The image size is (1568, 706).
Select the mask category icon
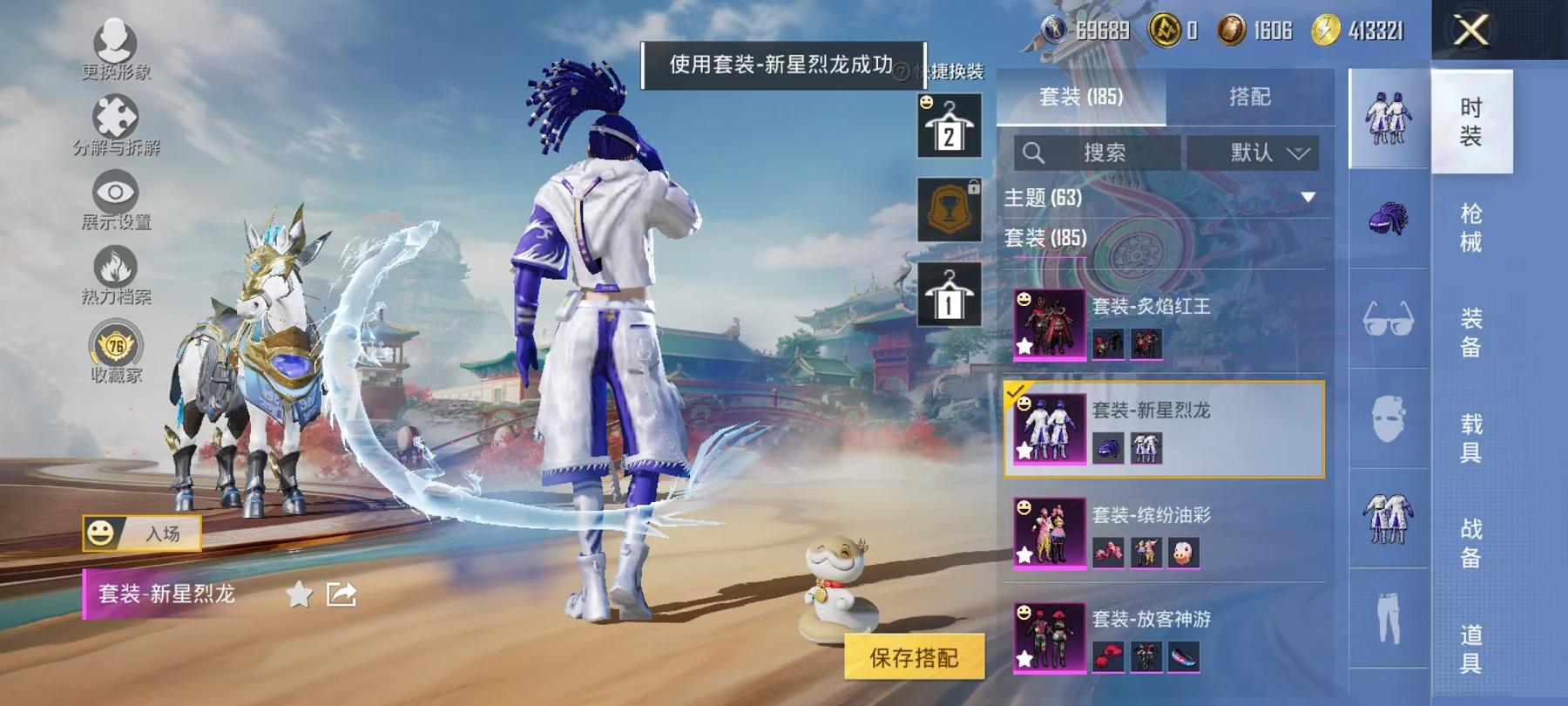point(1388,418)
